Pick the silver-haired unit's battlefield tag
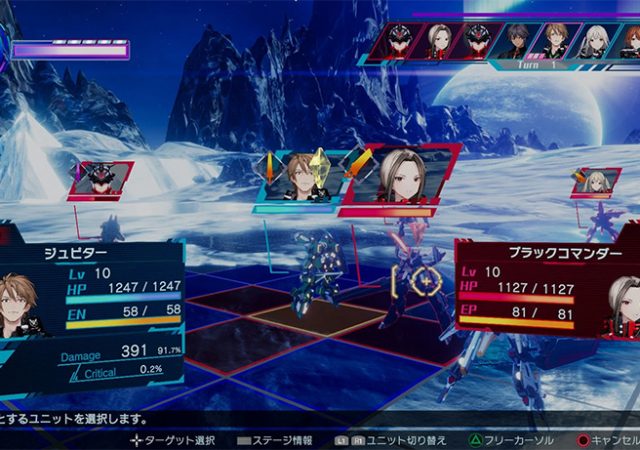Viewport: 640px width, 450px height. (x=597, y=181)
